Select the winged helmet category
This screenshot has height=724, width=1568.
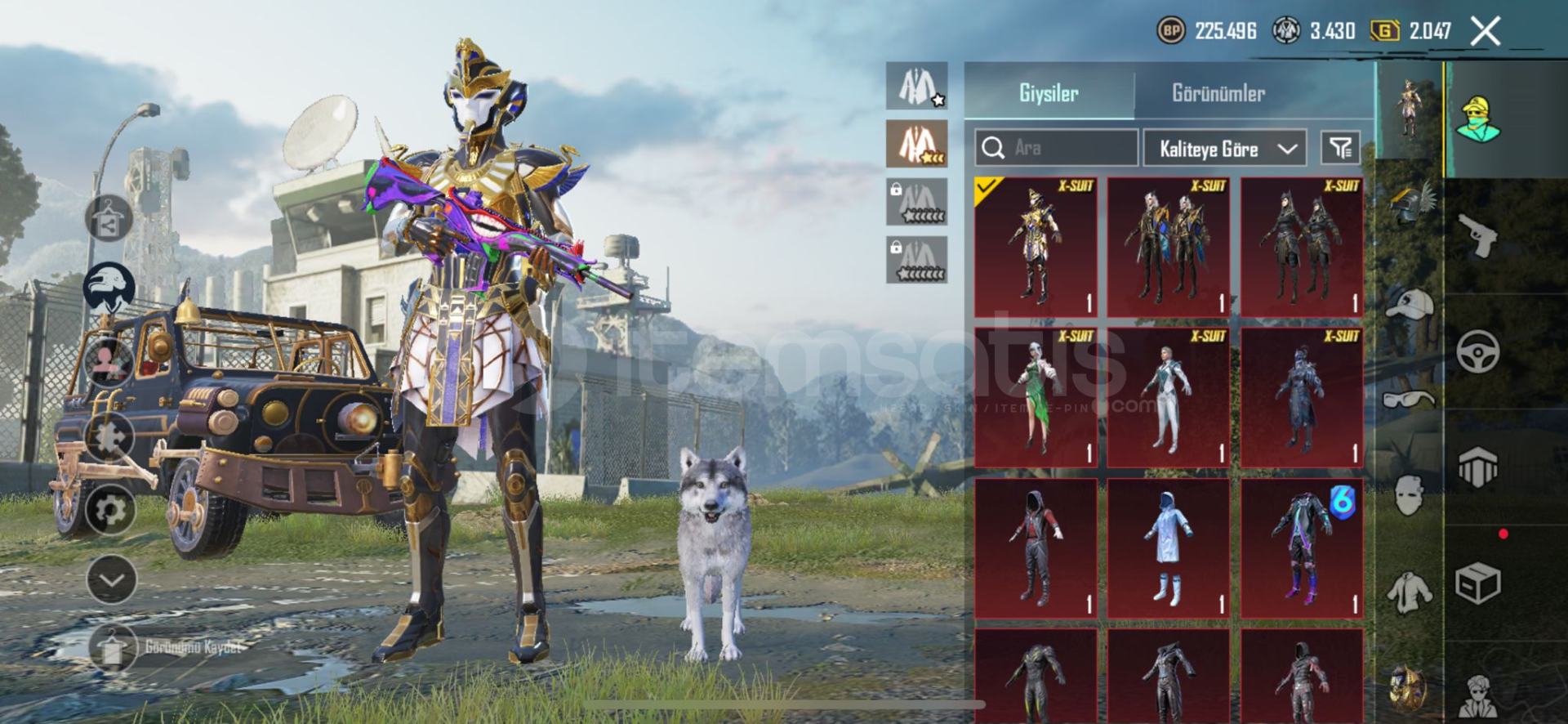click(x=1410, y=204)
